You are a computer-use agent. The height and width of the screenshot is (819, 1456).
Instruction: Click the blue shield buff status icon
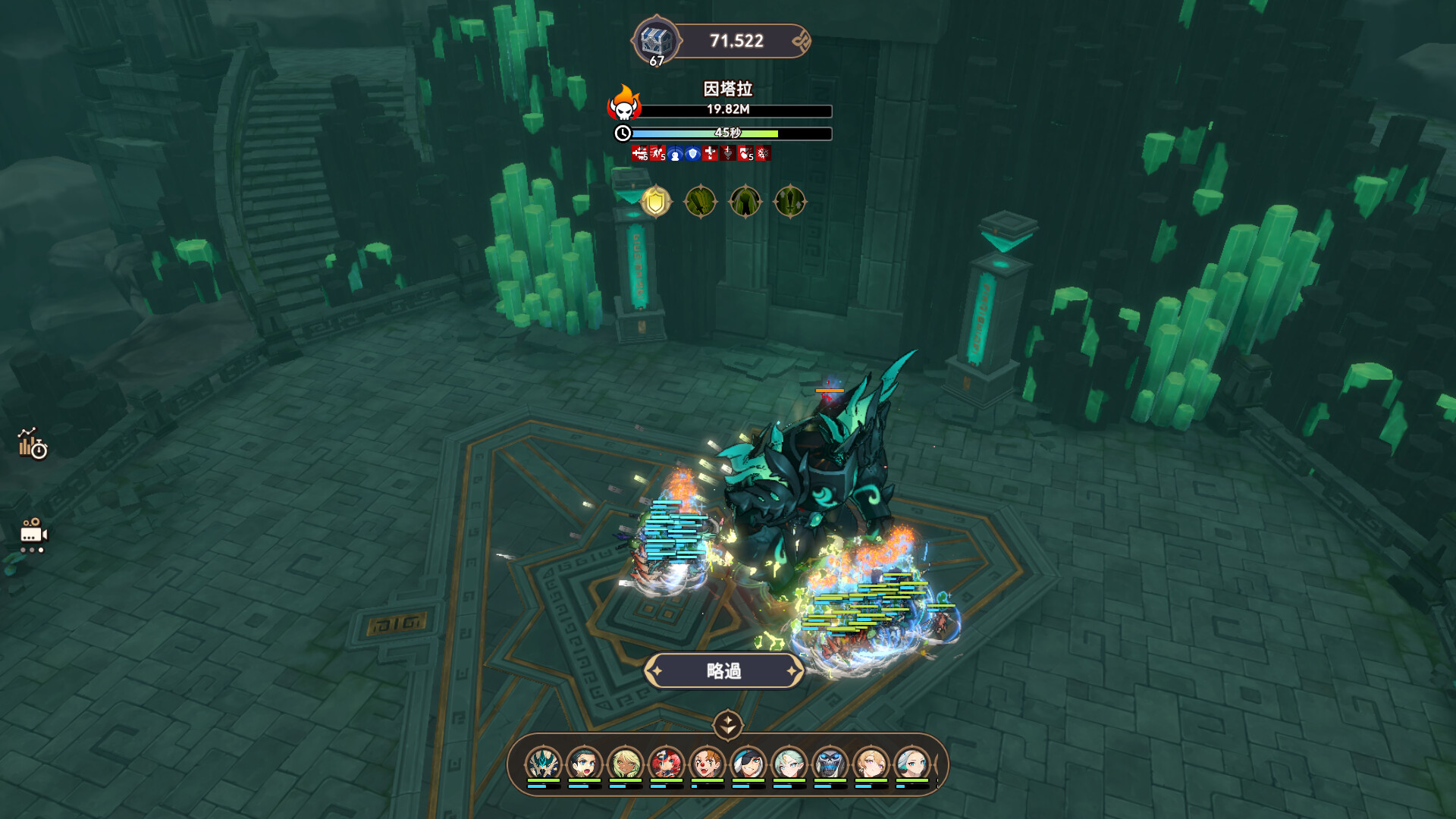pyautogui.click(x=692, y=154)
